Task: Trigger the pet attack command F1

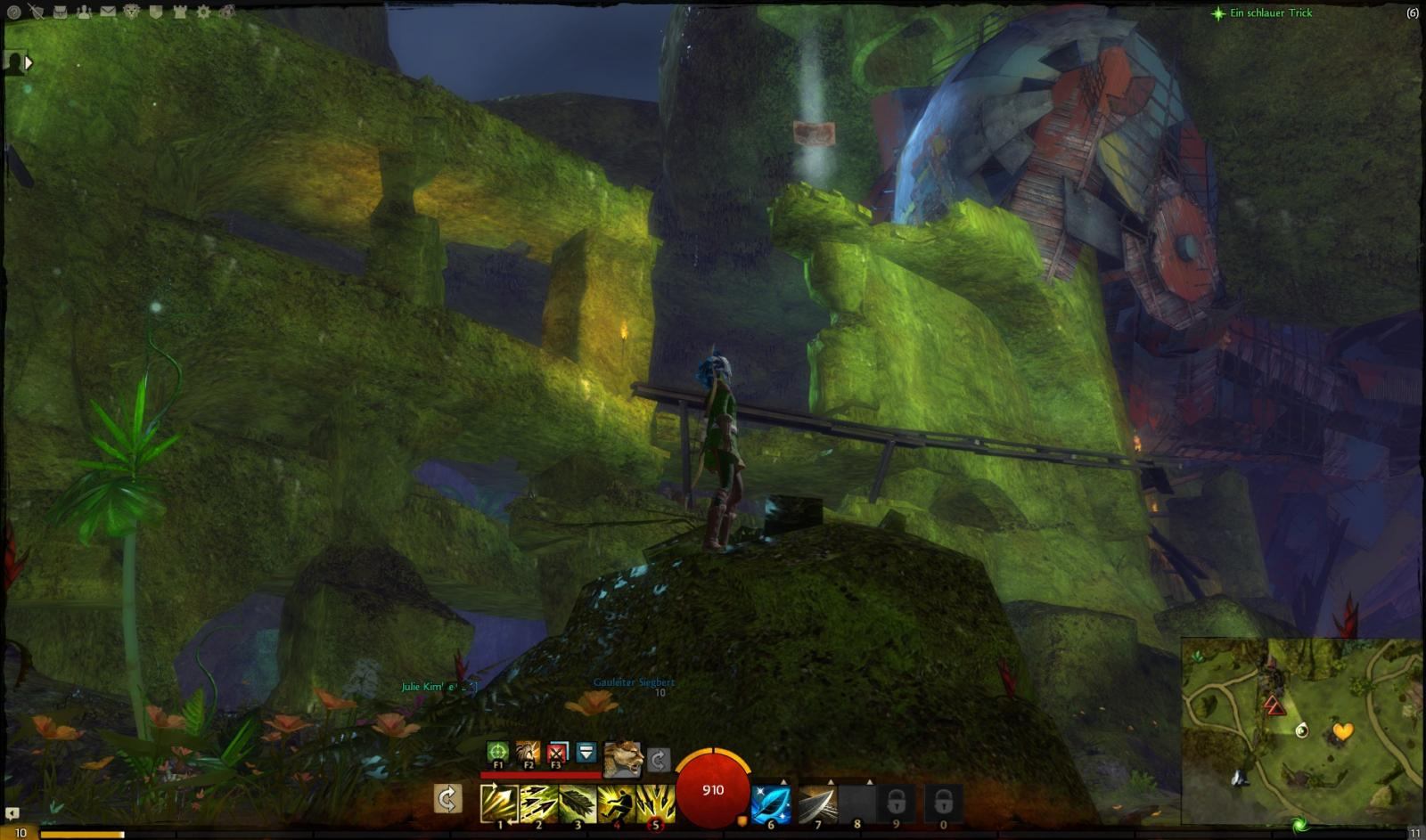Action: [497, 752]
